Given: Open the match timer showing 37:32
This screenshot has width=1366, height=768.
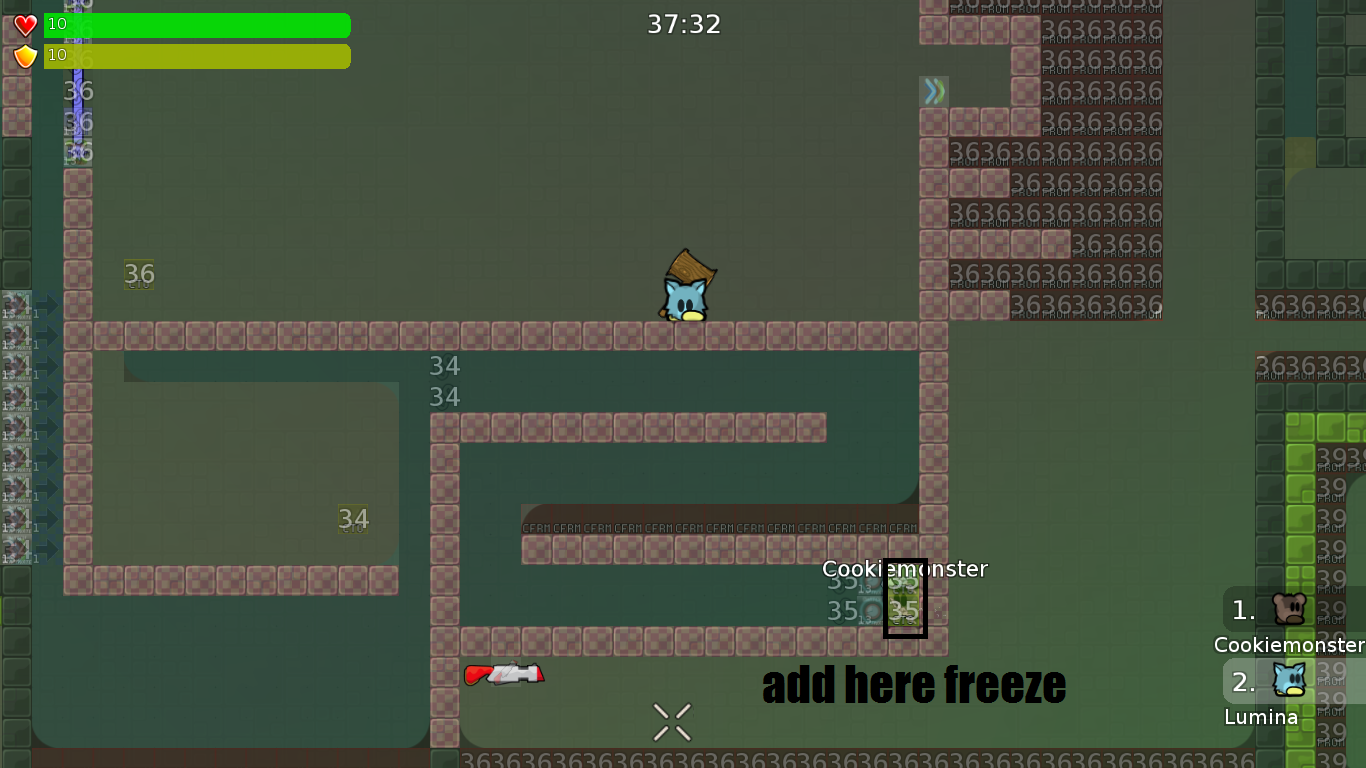Looking at the screenshot, I should [x=684, y=24].
